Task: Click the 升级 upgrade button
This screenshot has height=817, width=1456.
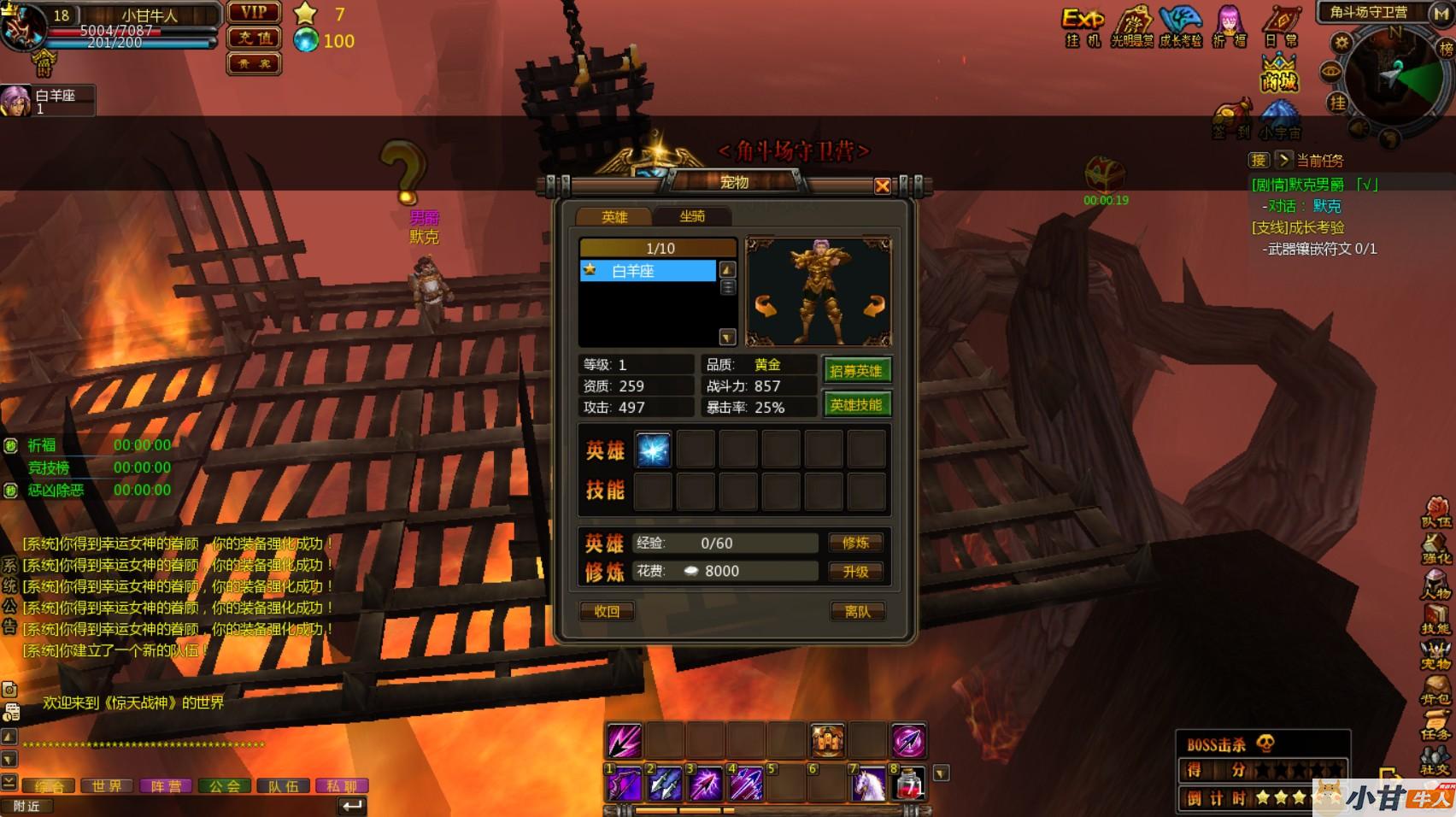Action: (x=855, y=572)
